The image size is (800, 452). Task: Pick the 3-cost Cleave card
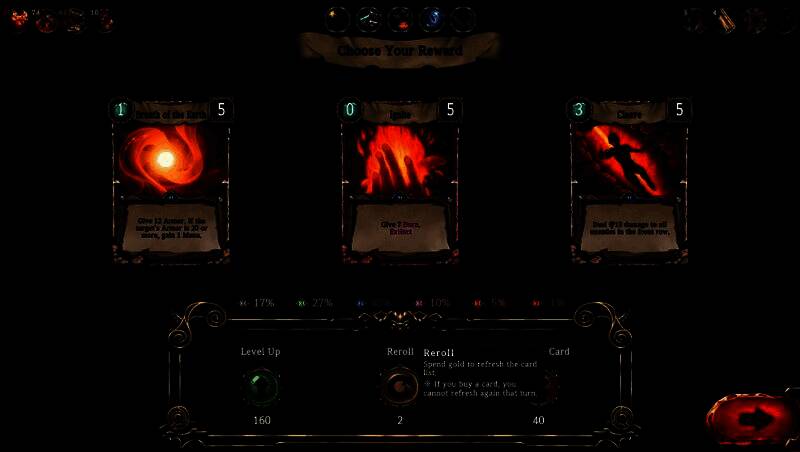(628, 180)
